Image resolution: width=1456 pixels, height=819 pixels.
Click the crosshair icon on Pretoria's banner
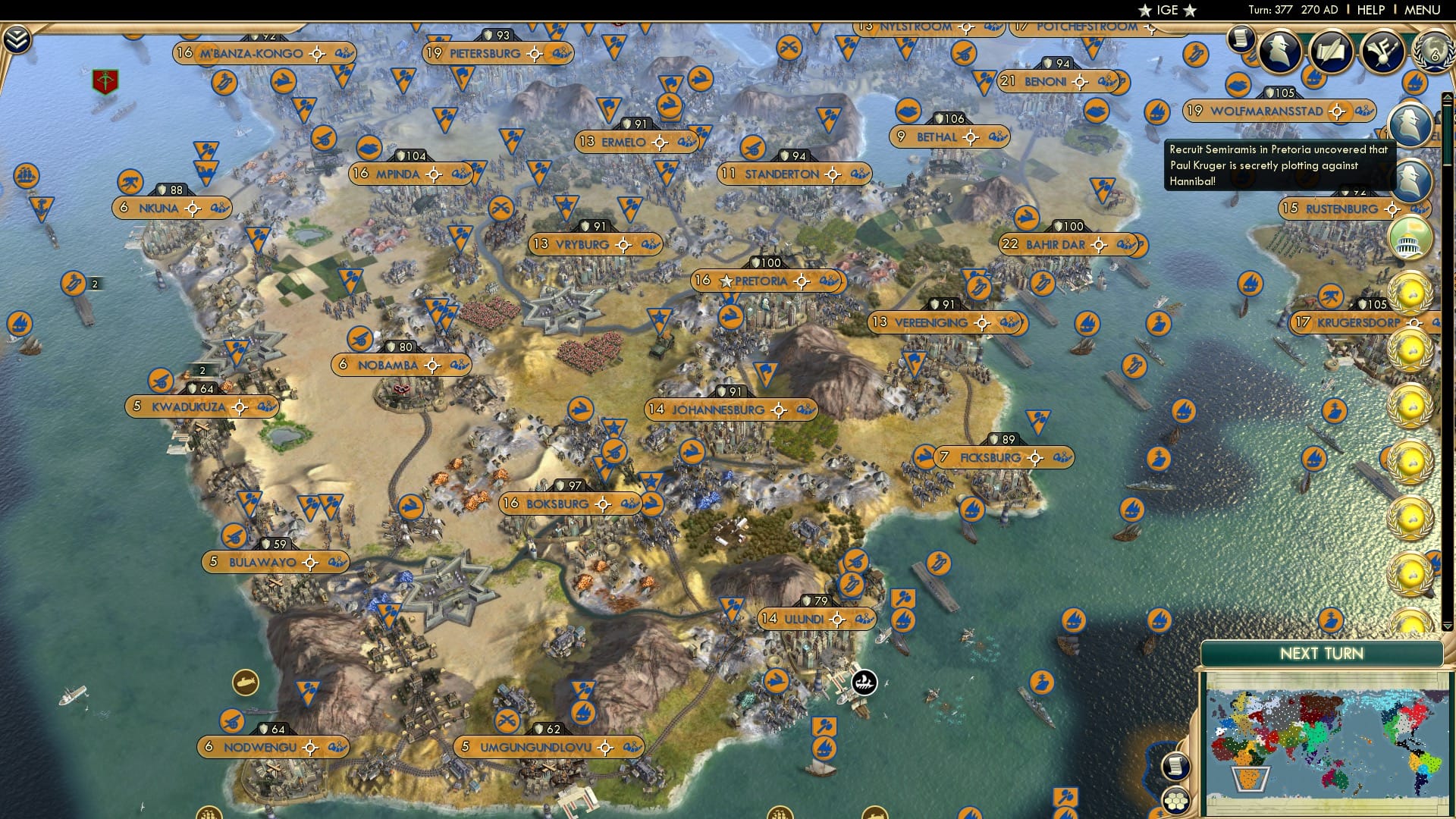(x=801, y=281)
